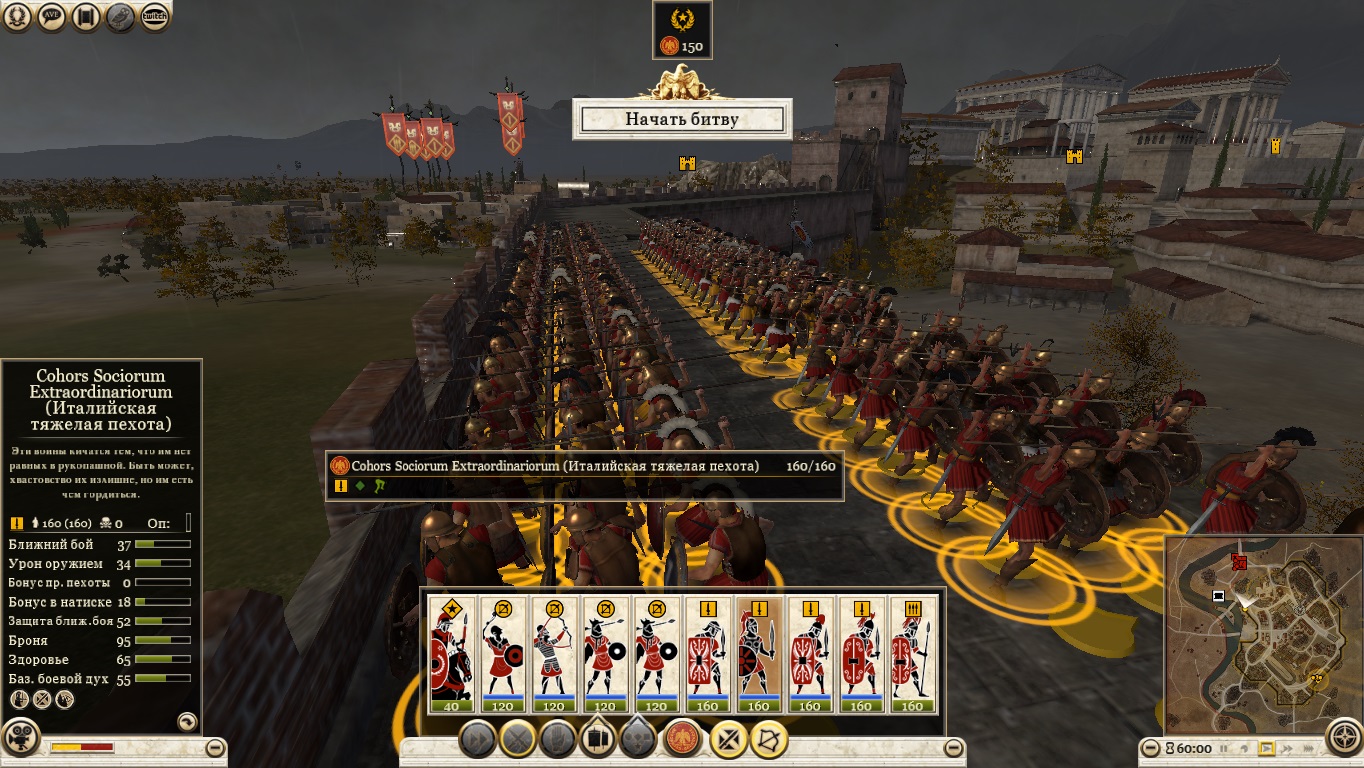Select the archer unit card

[x=554, y=655]
